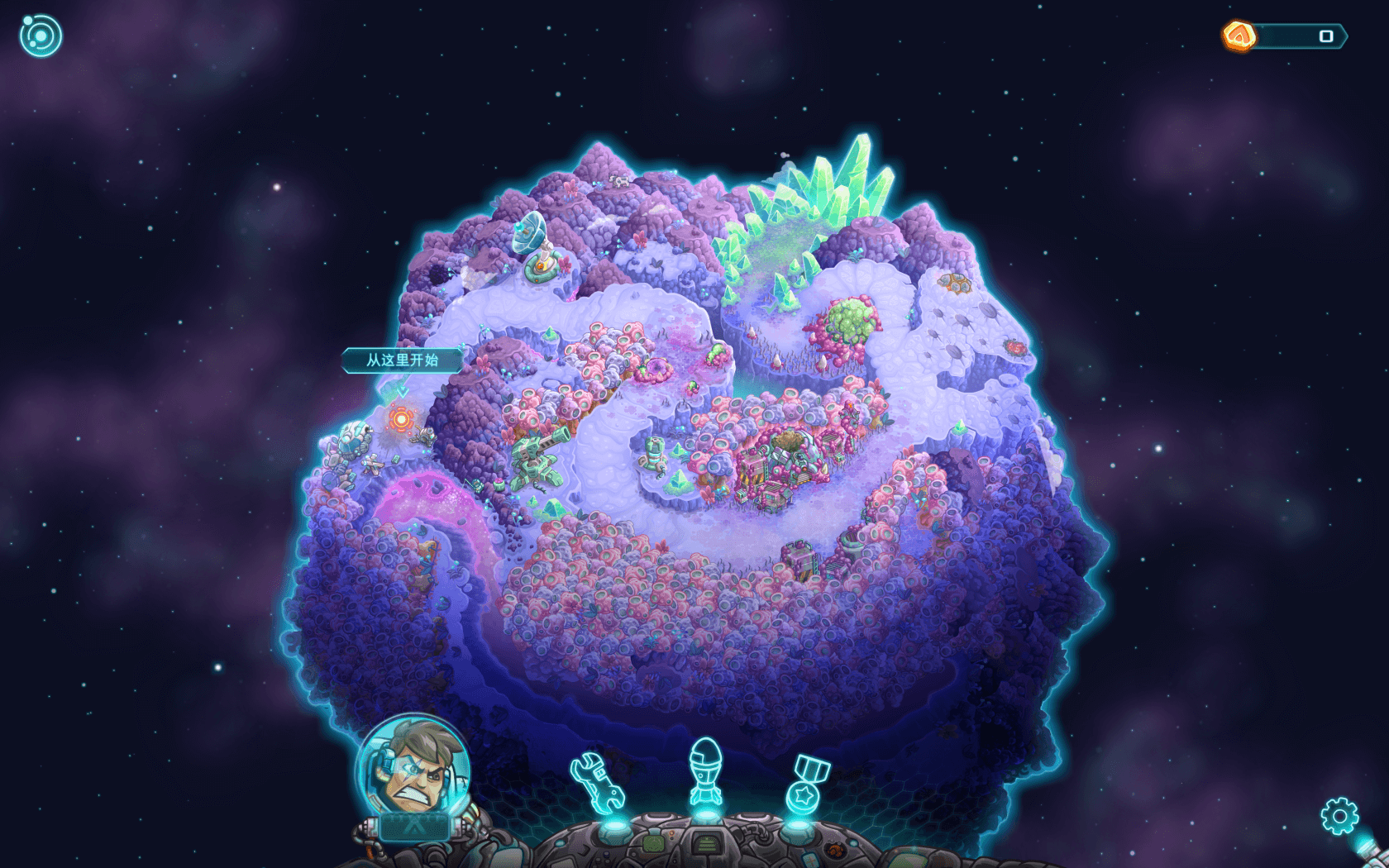Click the pink glowing crater on the planet

429,503
